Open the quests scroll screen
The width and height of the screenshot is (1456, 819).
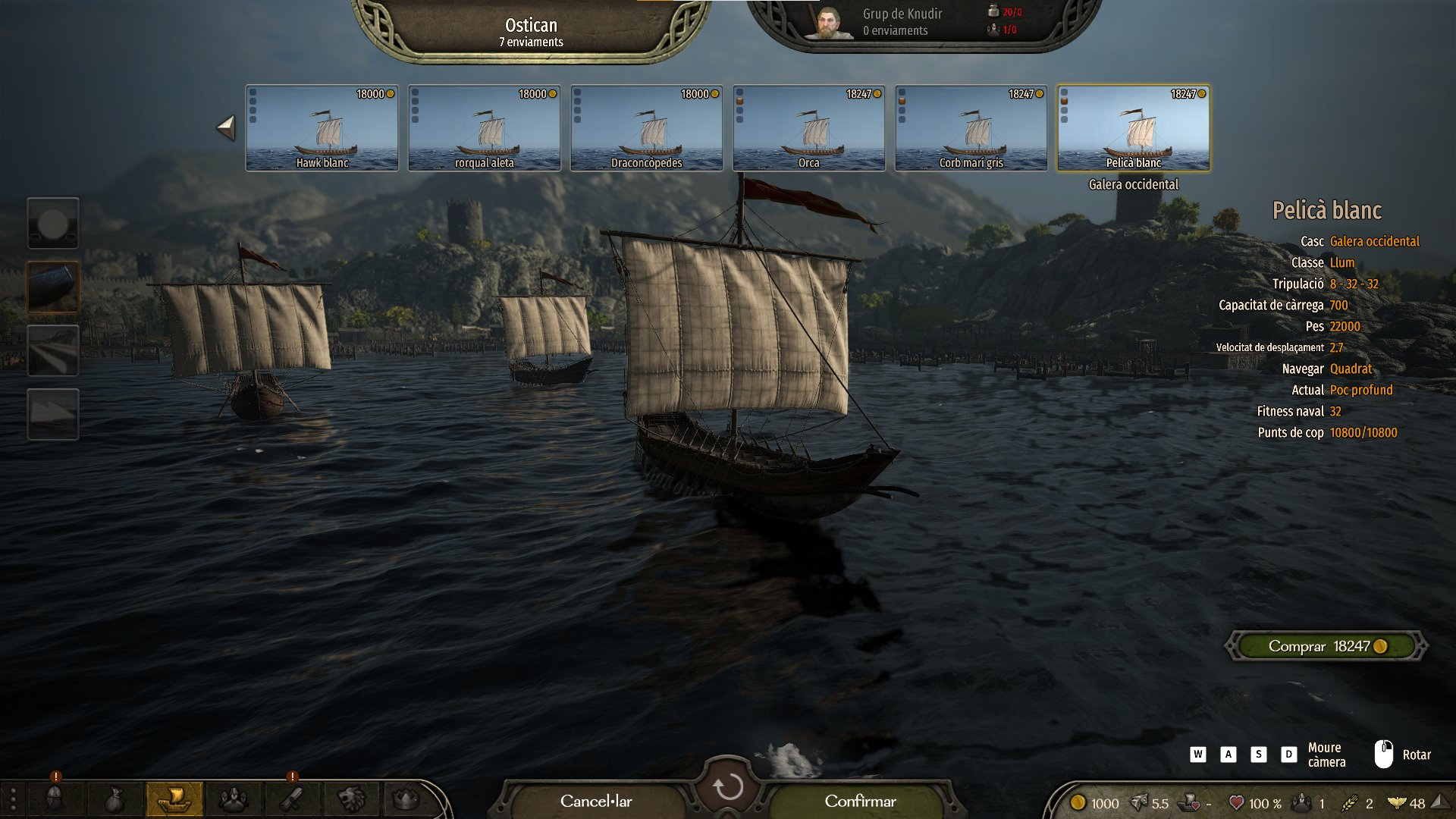tap(293, 799)
